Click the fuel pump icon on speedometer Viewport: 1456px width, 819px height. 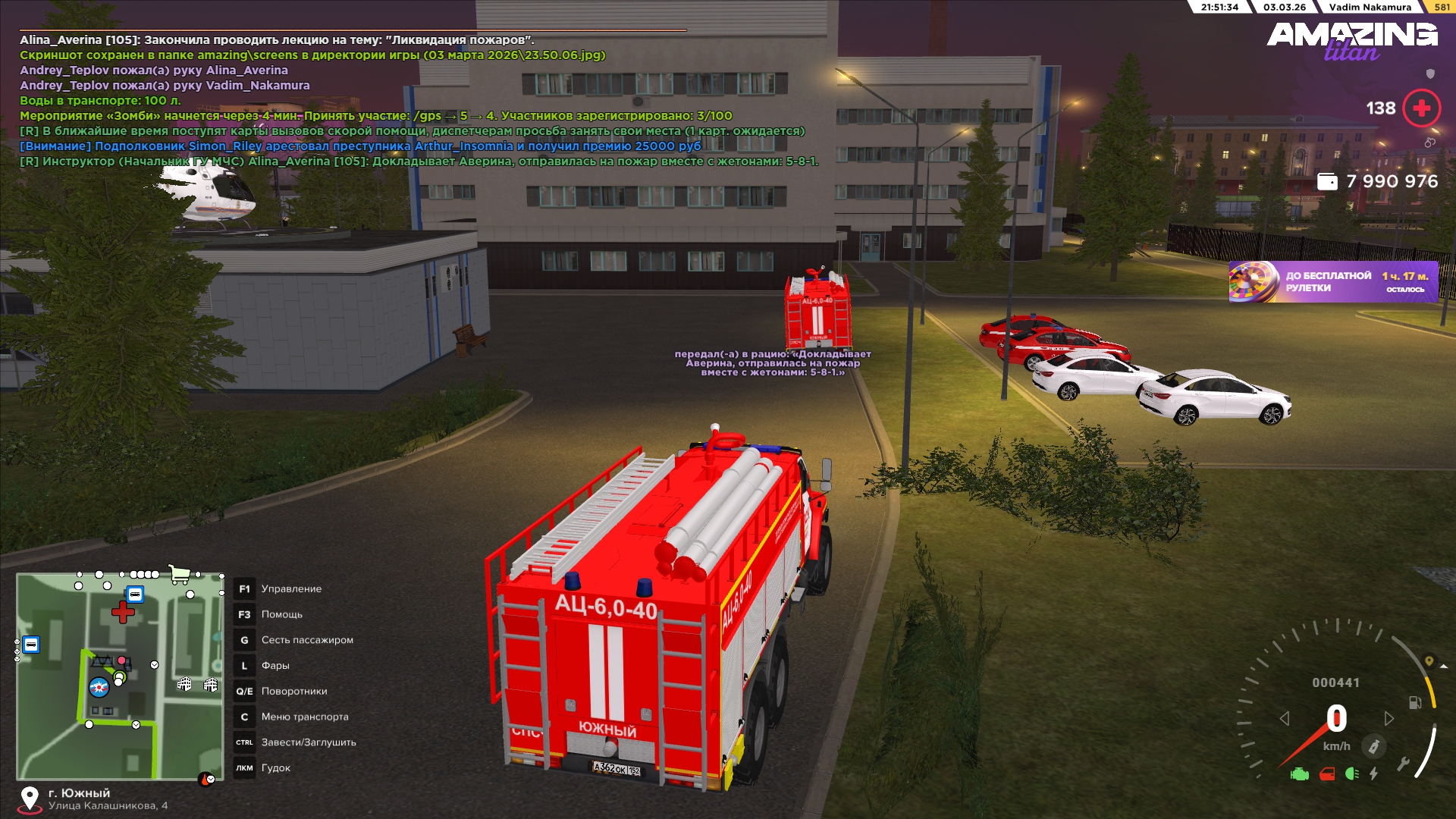(1415, 703)
